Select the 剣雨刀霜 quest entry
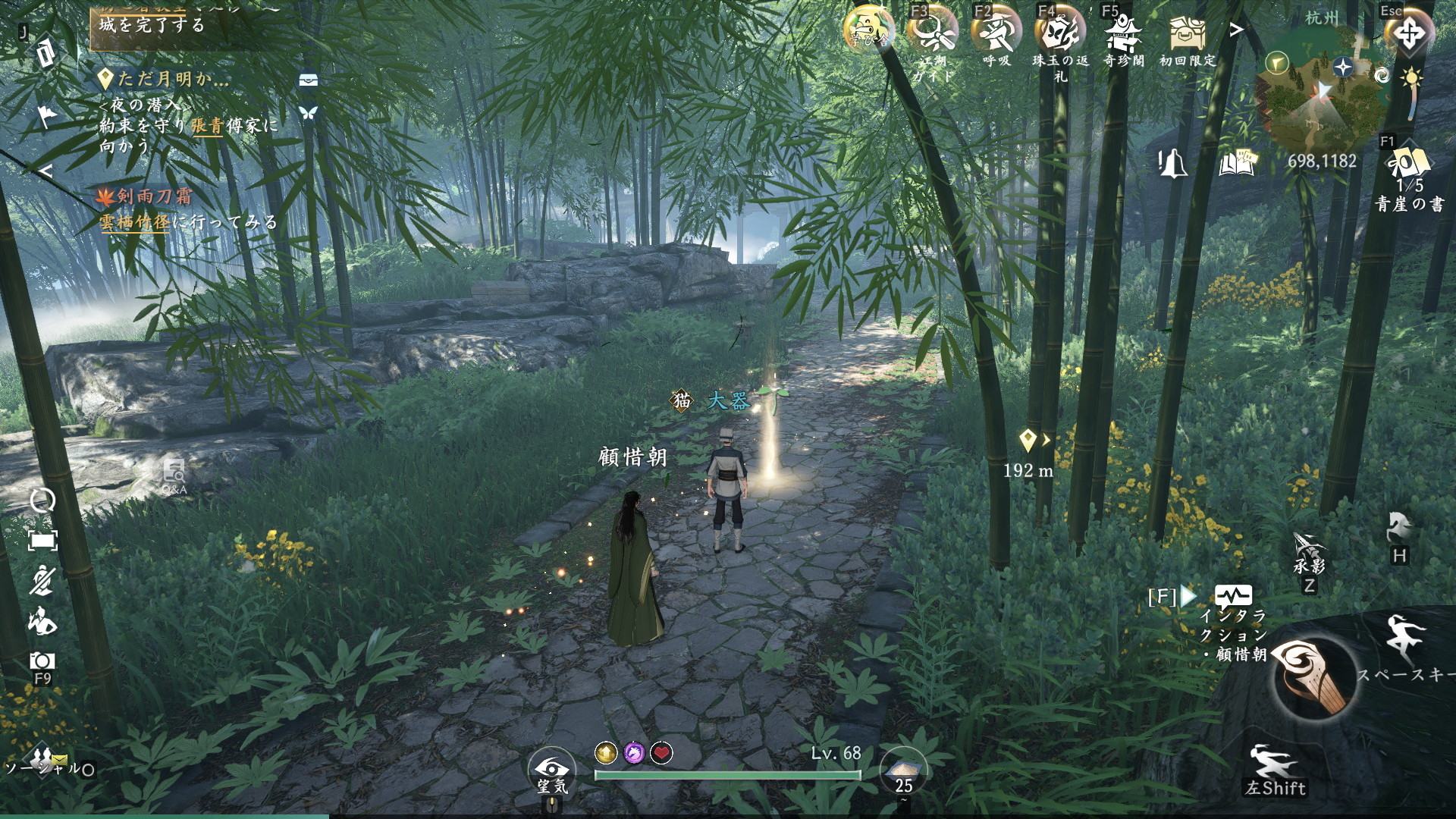This screenshot has height=819, width=1456. coord(153,197)
